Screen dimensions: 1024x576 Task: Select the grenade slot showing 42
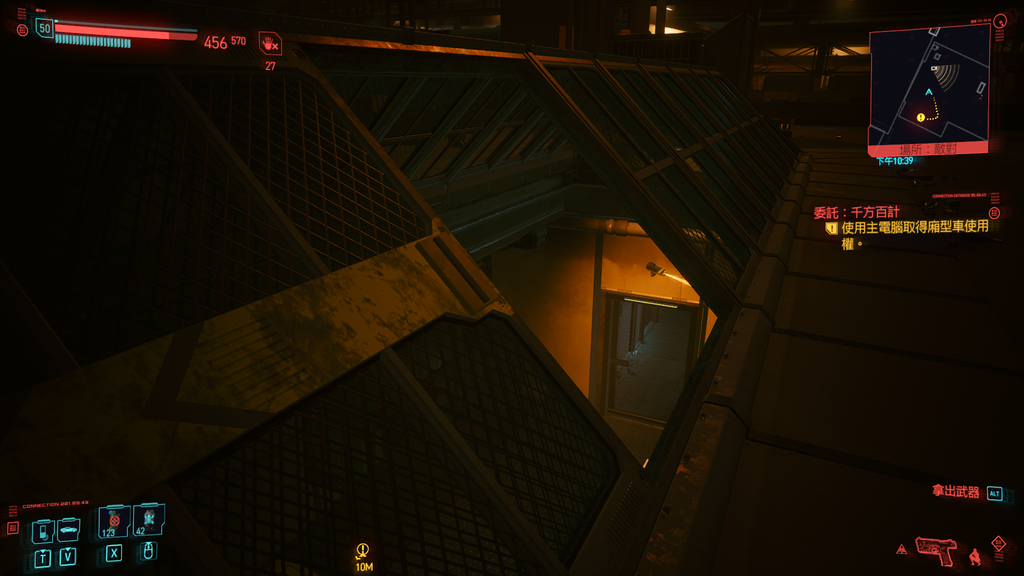(148, 520)
